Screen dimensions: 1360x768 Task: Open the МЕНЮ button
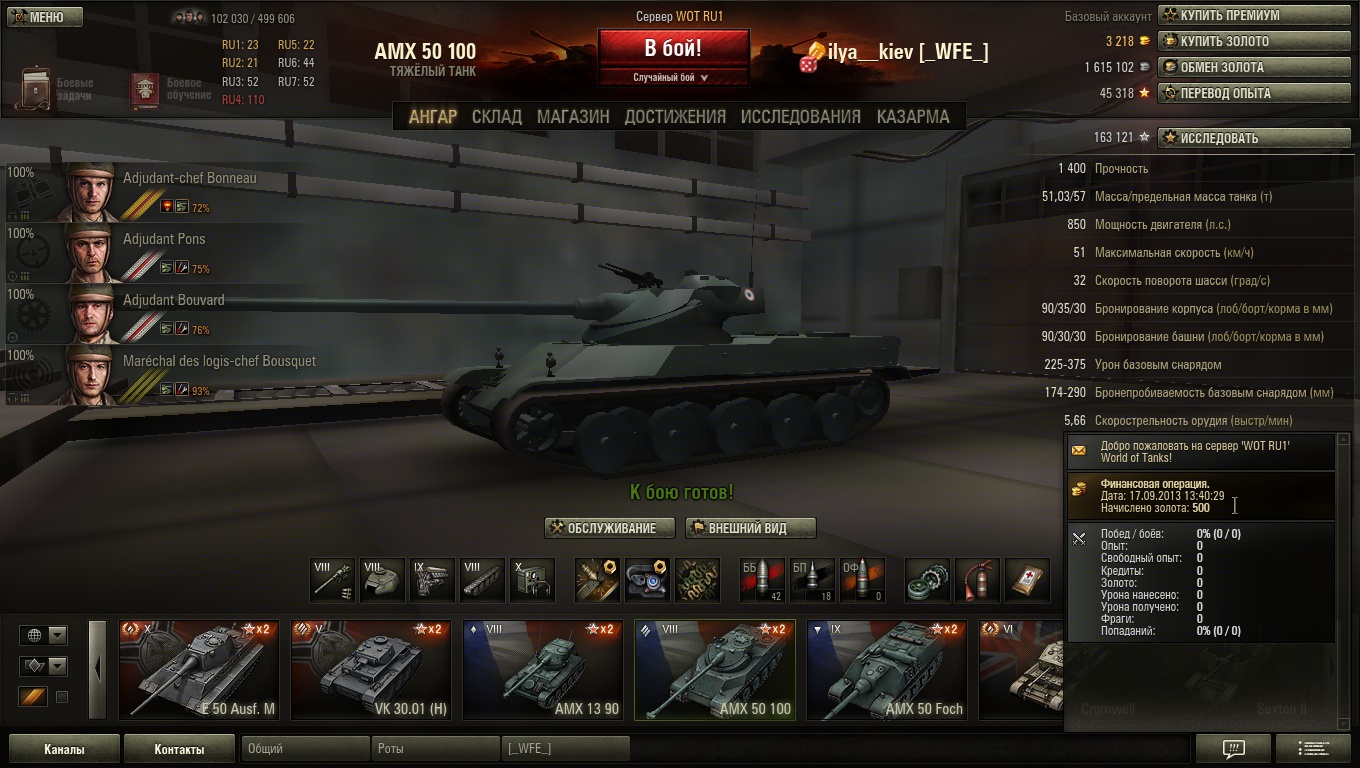(x=44, y=17)
